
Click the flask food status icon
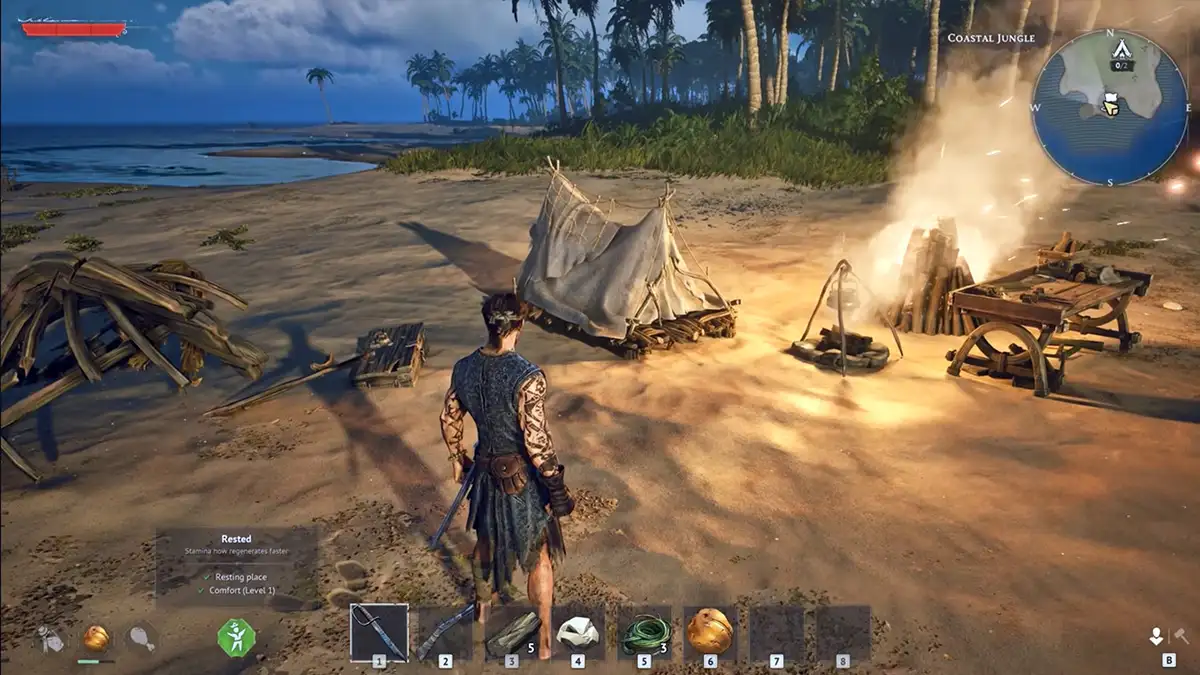coord(51,638)
